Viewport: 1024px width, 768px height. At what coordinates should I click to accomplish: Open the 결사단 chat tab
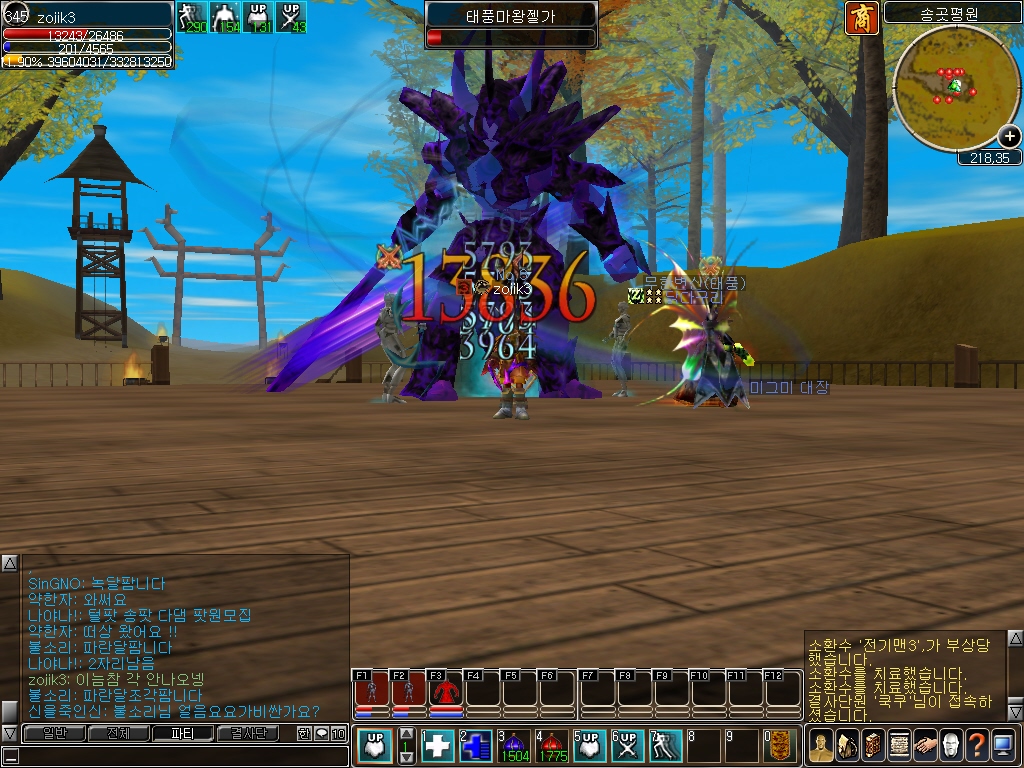pos(247,733)
